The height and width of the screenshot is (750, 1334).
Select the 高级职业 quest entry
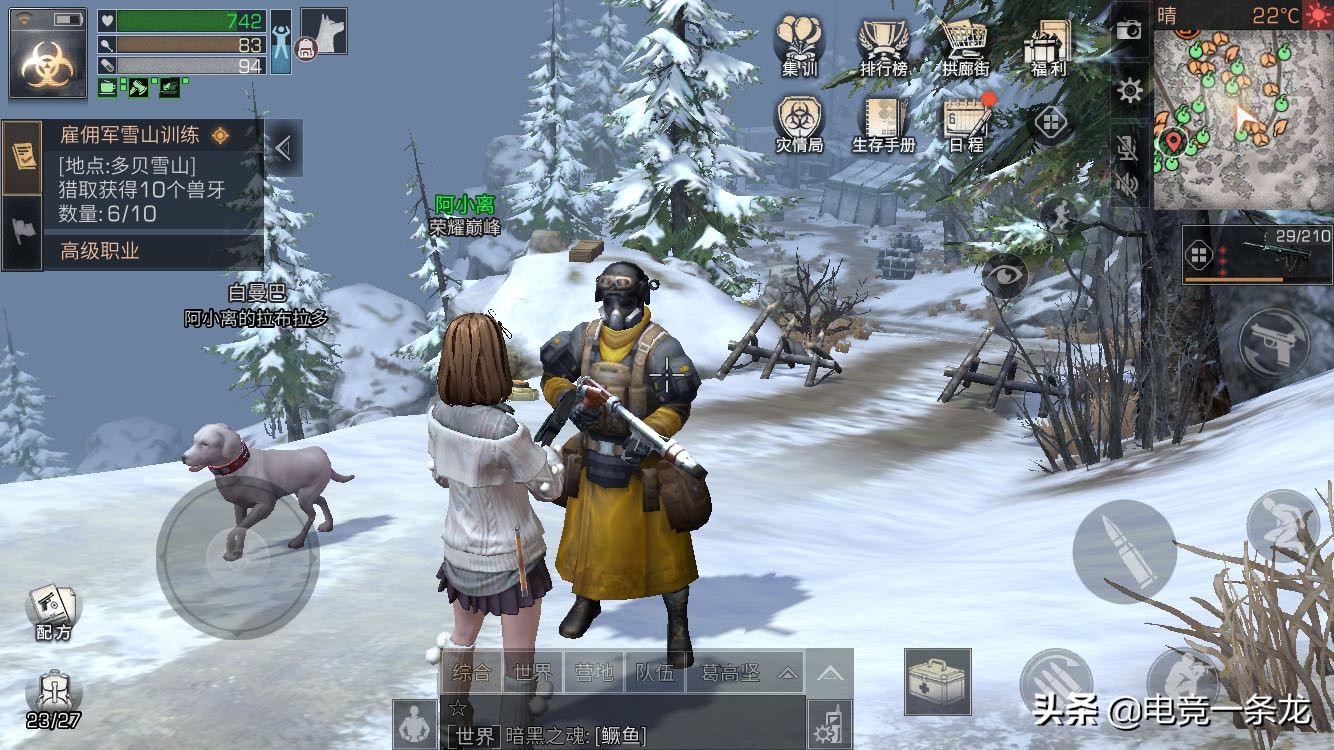click(100, 251)
